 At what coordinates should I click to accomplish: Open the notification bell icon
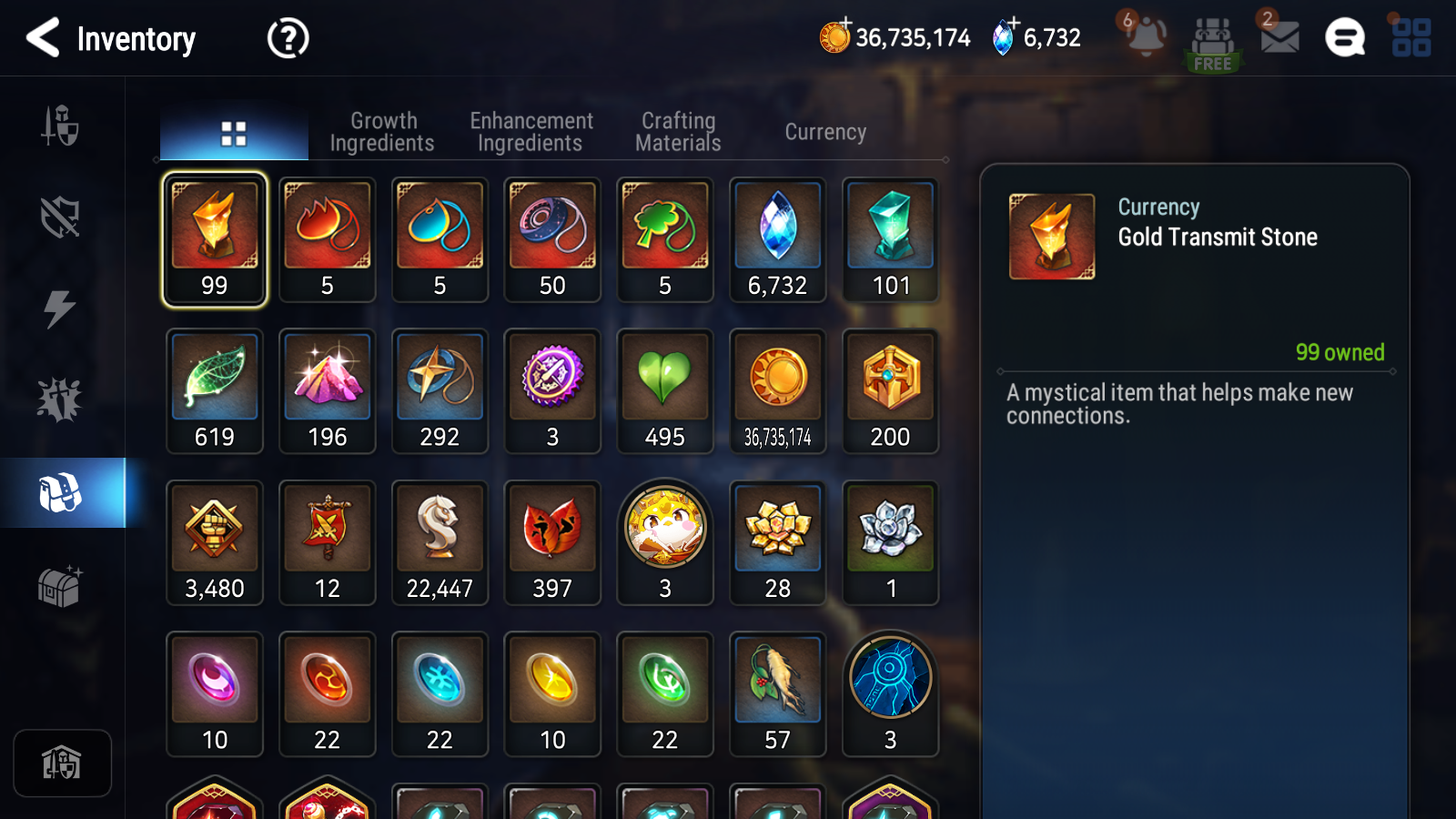(1145, 37)
